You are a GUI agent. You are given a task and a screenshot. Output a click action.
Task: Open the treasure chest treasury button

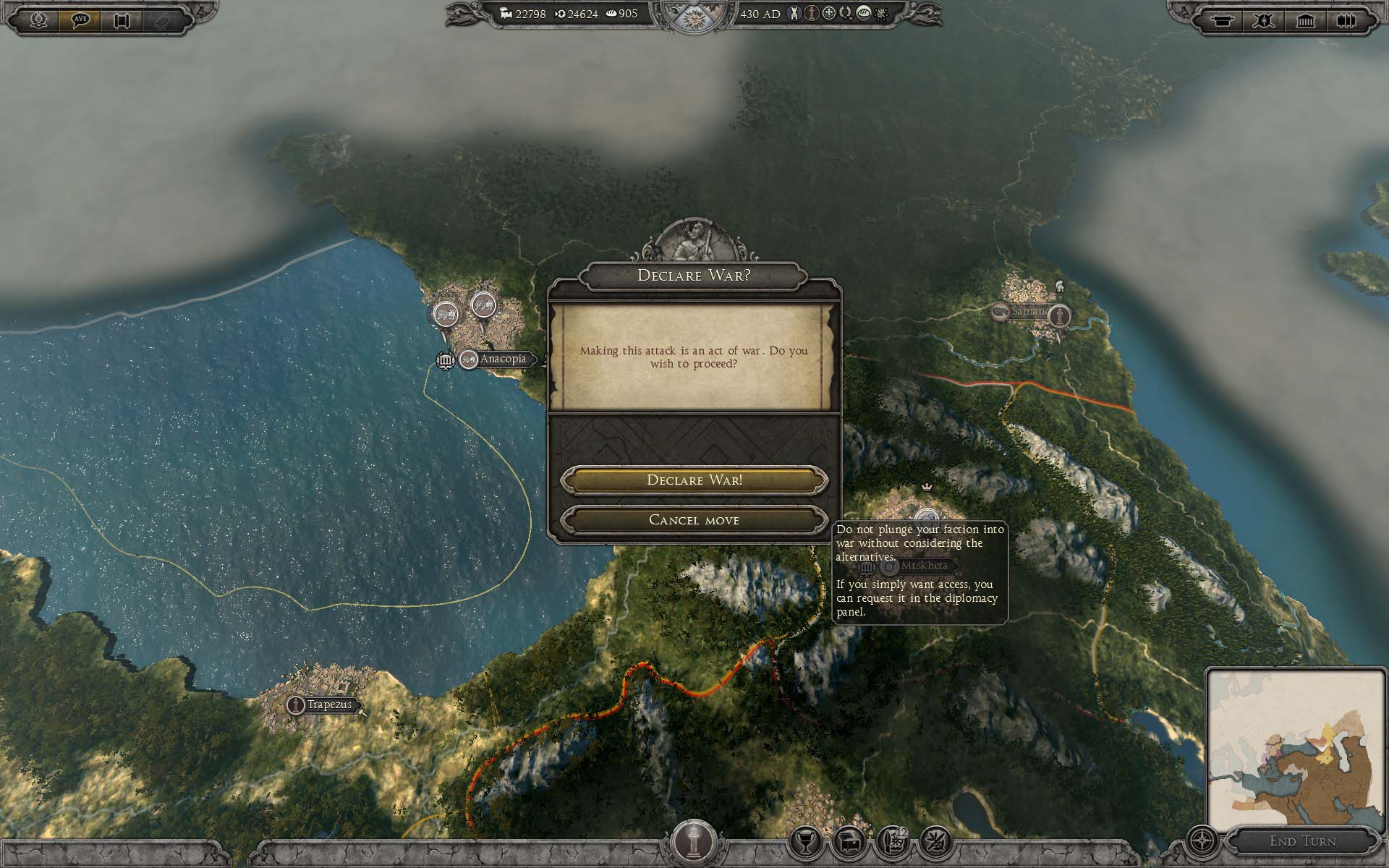coord(849,841)
